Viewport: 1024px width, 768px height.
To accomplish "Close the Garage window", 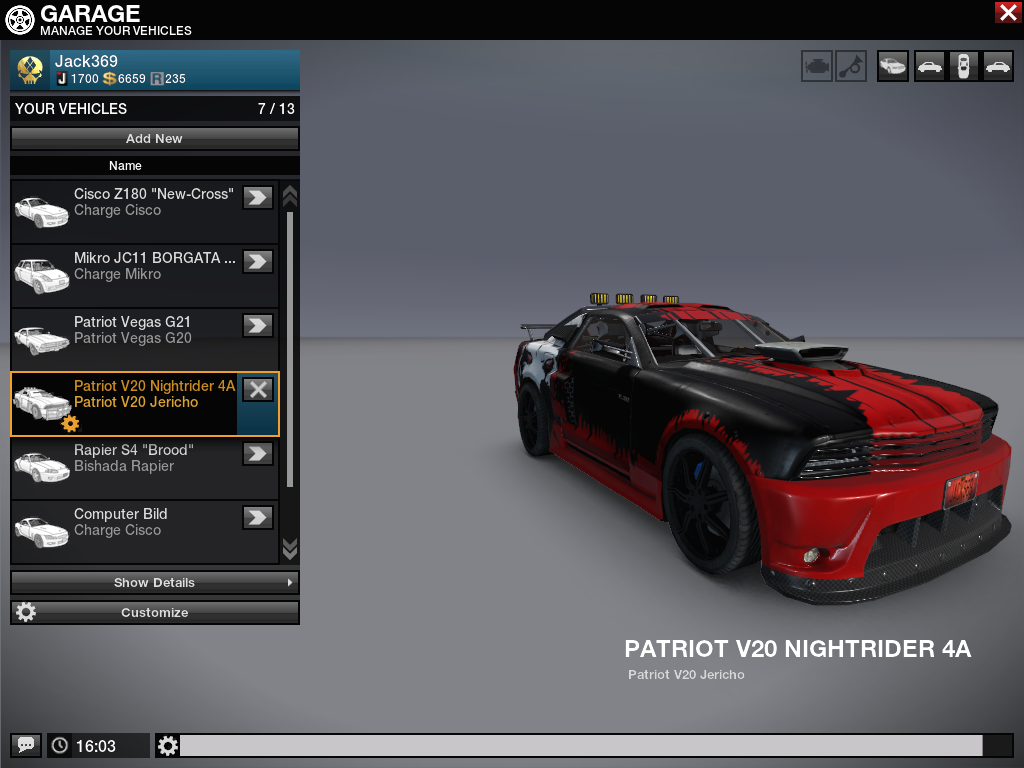I will (x=1007, y=12).
